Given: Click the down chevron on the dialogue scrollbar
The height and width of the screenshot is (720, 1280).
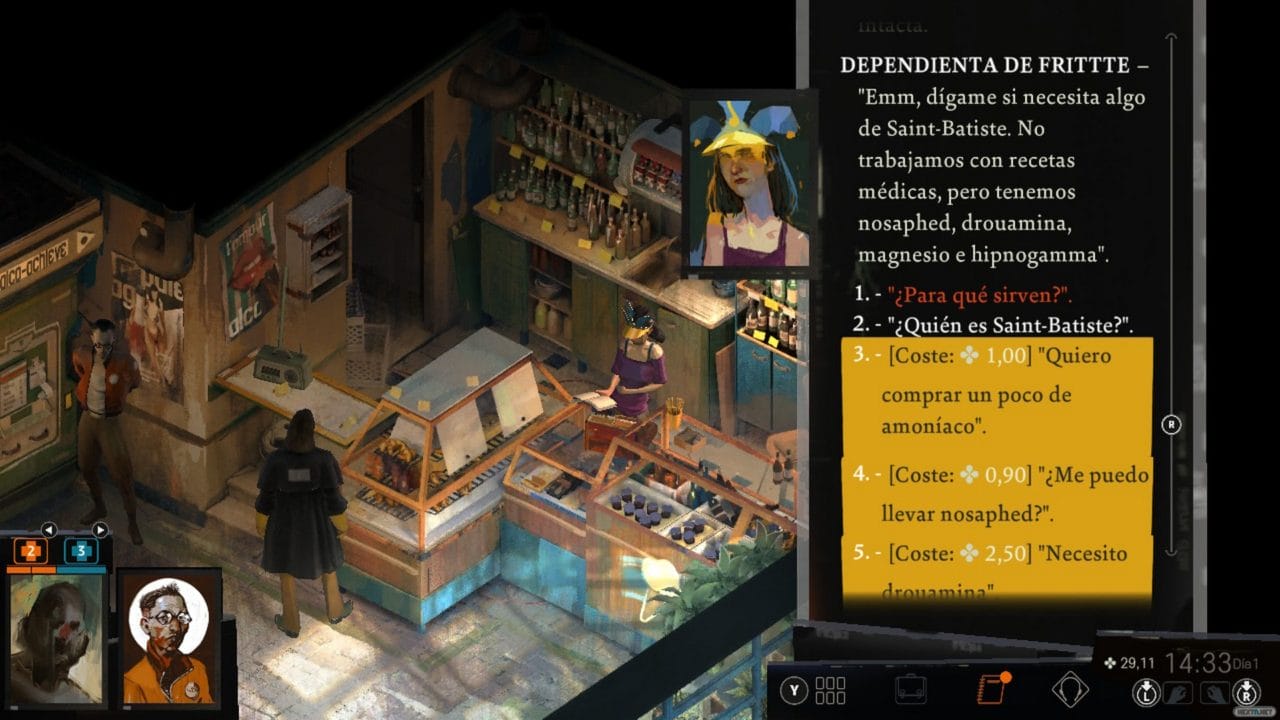Looking at the screenshot, I should [x=1172, y=551].
